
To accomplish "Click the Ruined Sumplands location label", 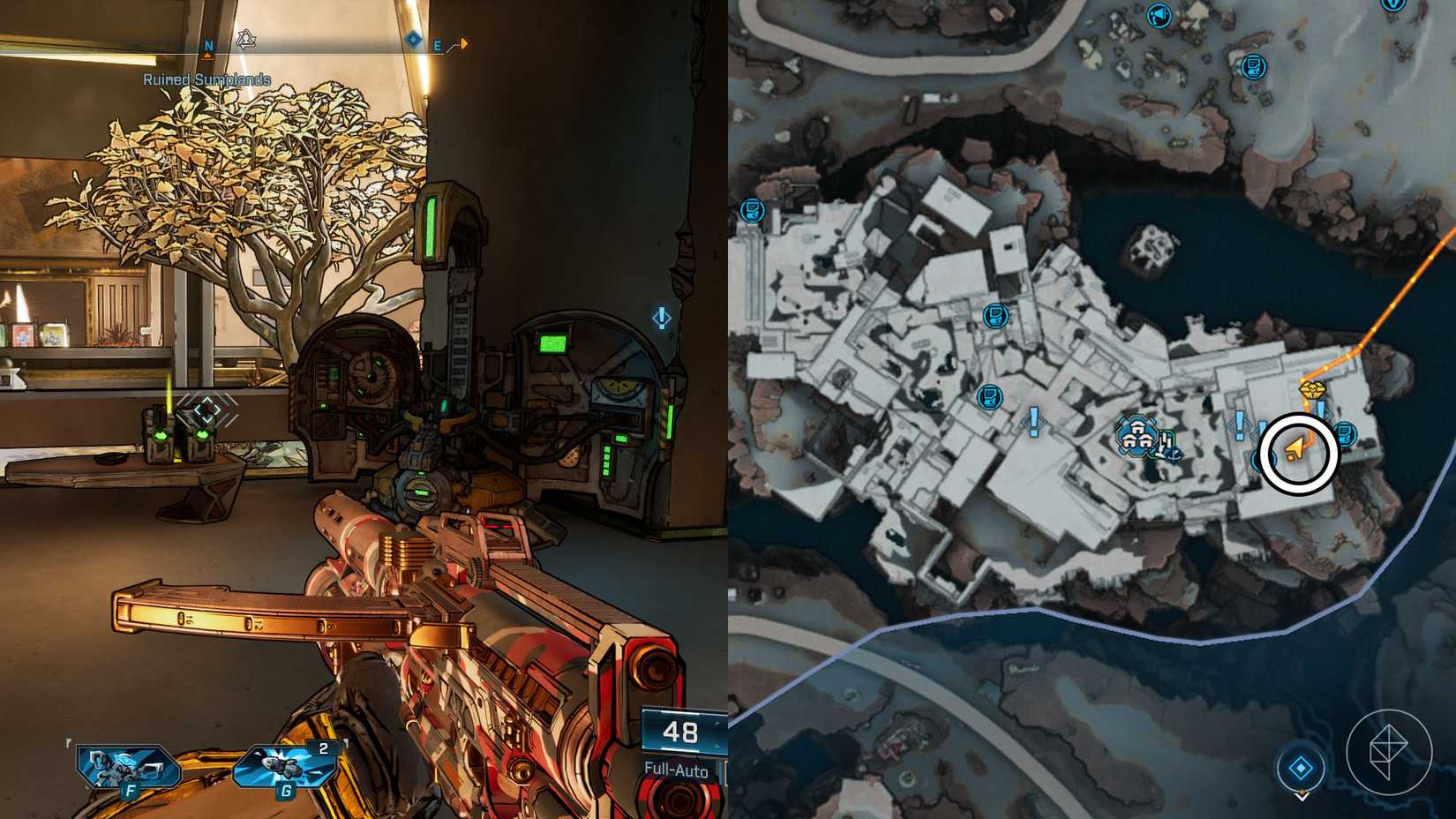I will point(206,79).
